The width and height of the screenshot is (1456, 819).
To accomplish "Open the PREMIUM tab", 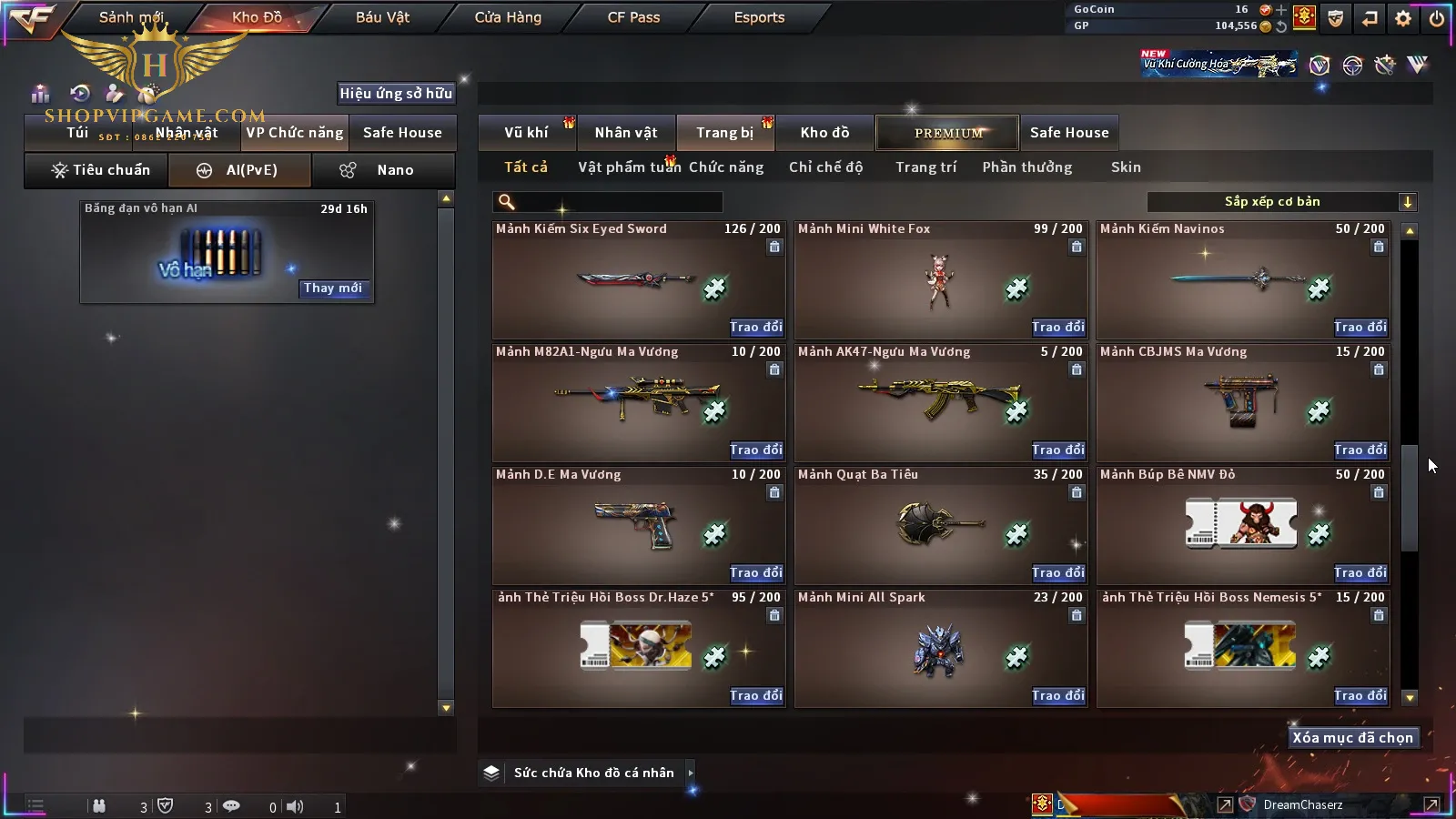I will point(948,133).
